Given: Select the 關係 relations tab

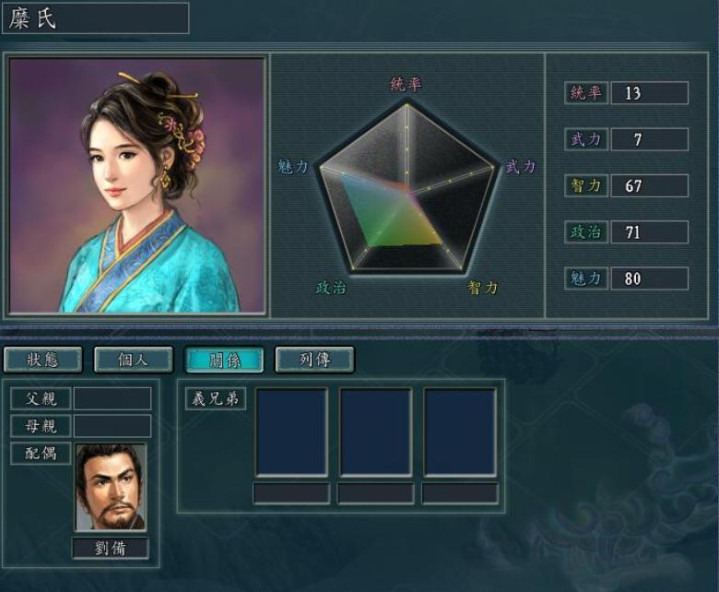Looking at the screenshot, I should pos(224,359).
